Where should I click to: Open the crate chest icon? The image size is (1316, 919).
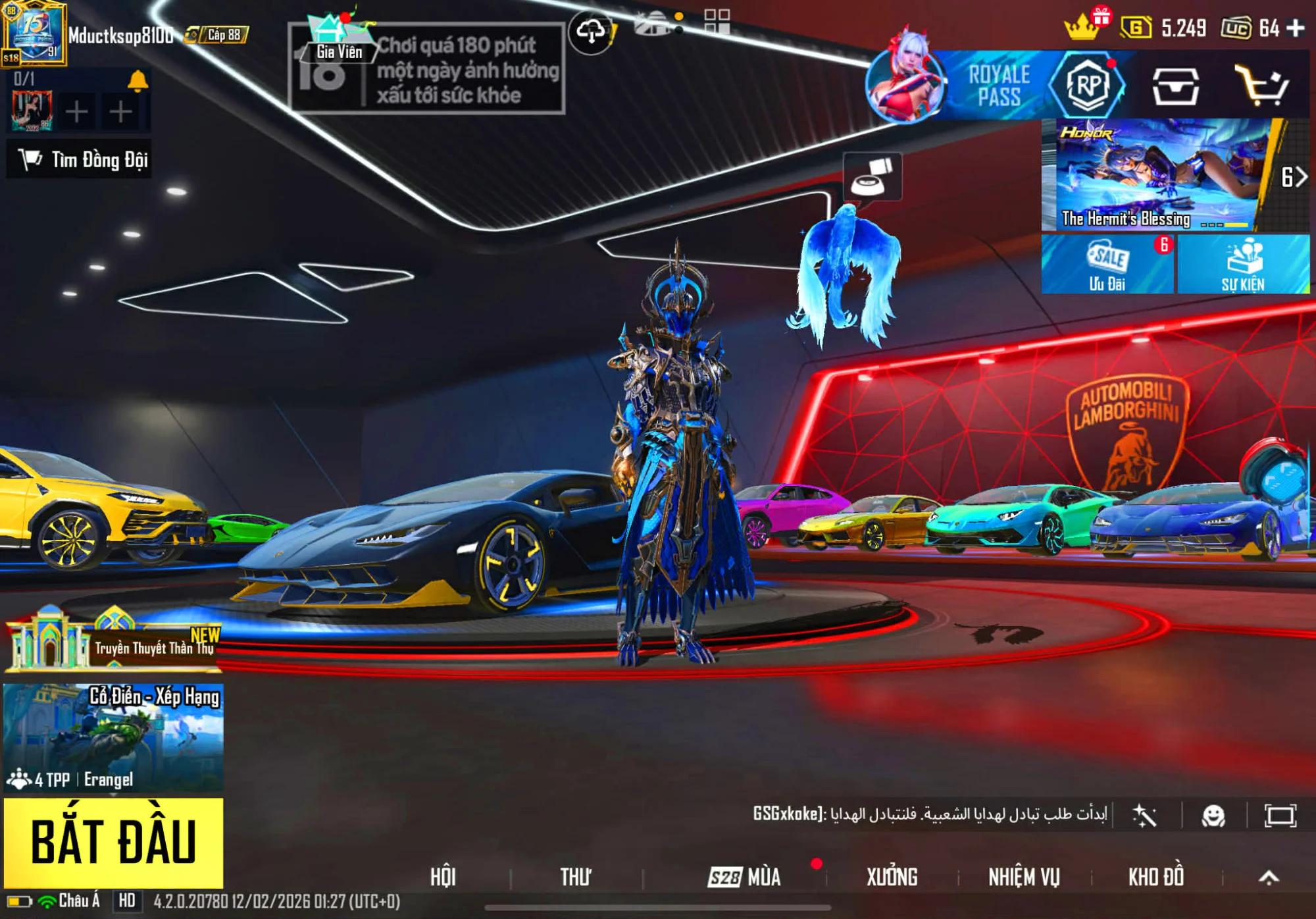tap(1175, 86)
